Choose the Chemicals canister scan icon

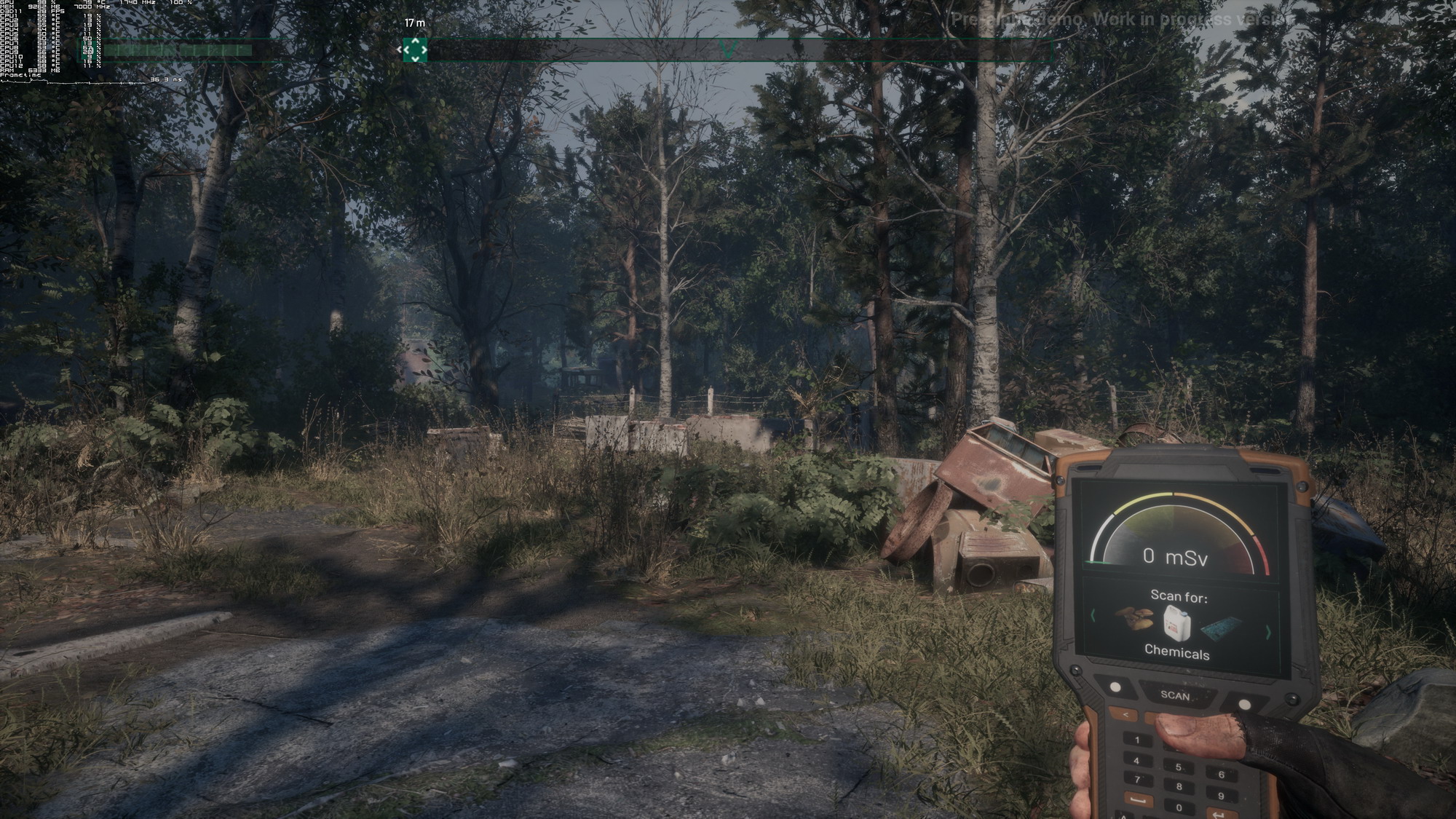pyautogui.click(x=1176, y=622)
